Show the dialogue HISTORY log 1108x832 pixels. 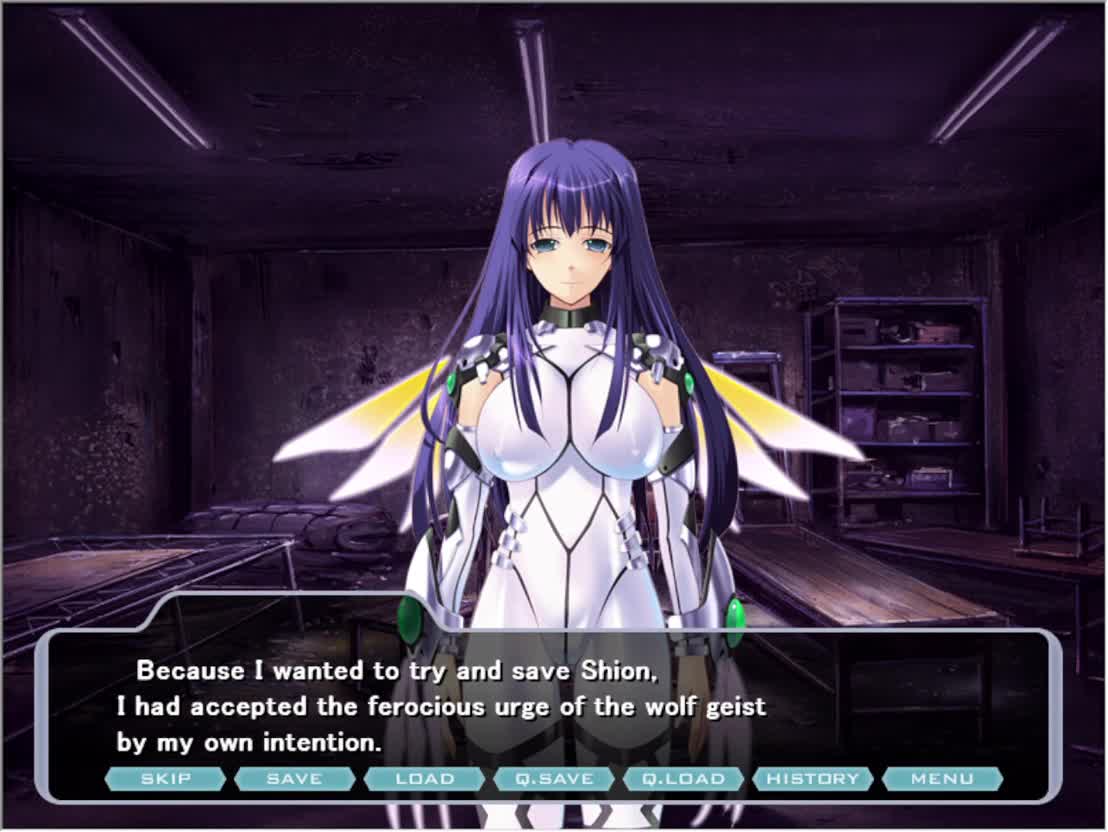813,779
